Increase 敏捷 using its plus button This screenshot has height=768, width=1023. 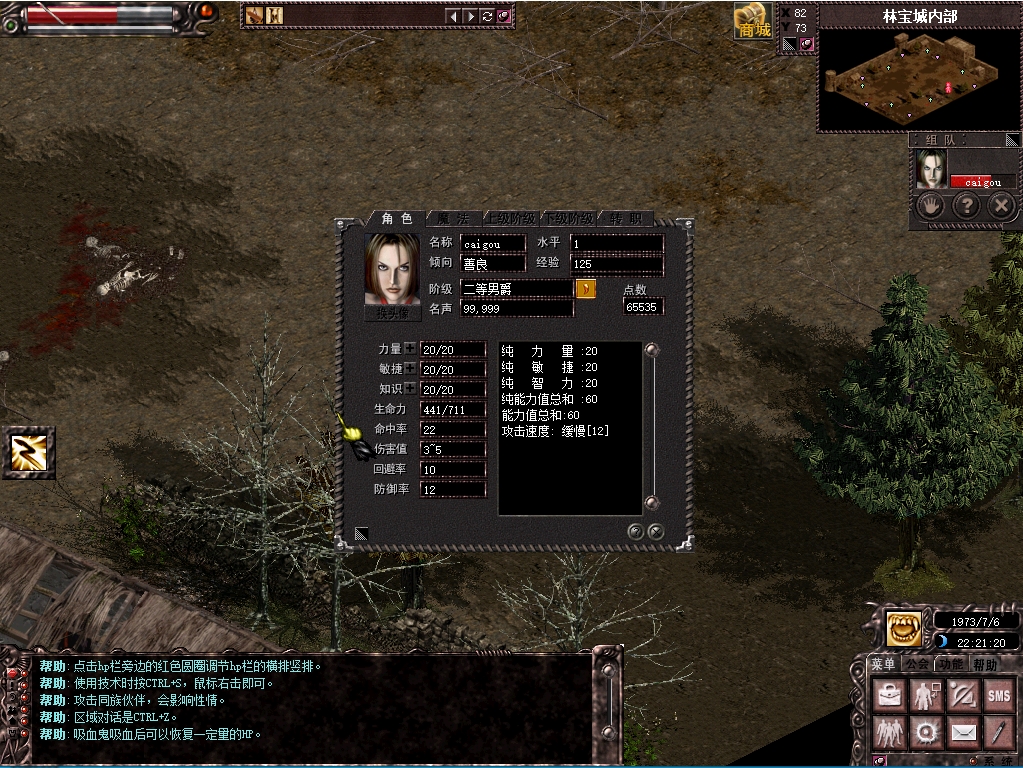[410, 369]
